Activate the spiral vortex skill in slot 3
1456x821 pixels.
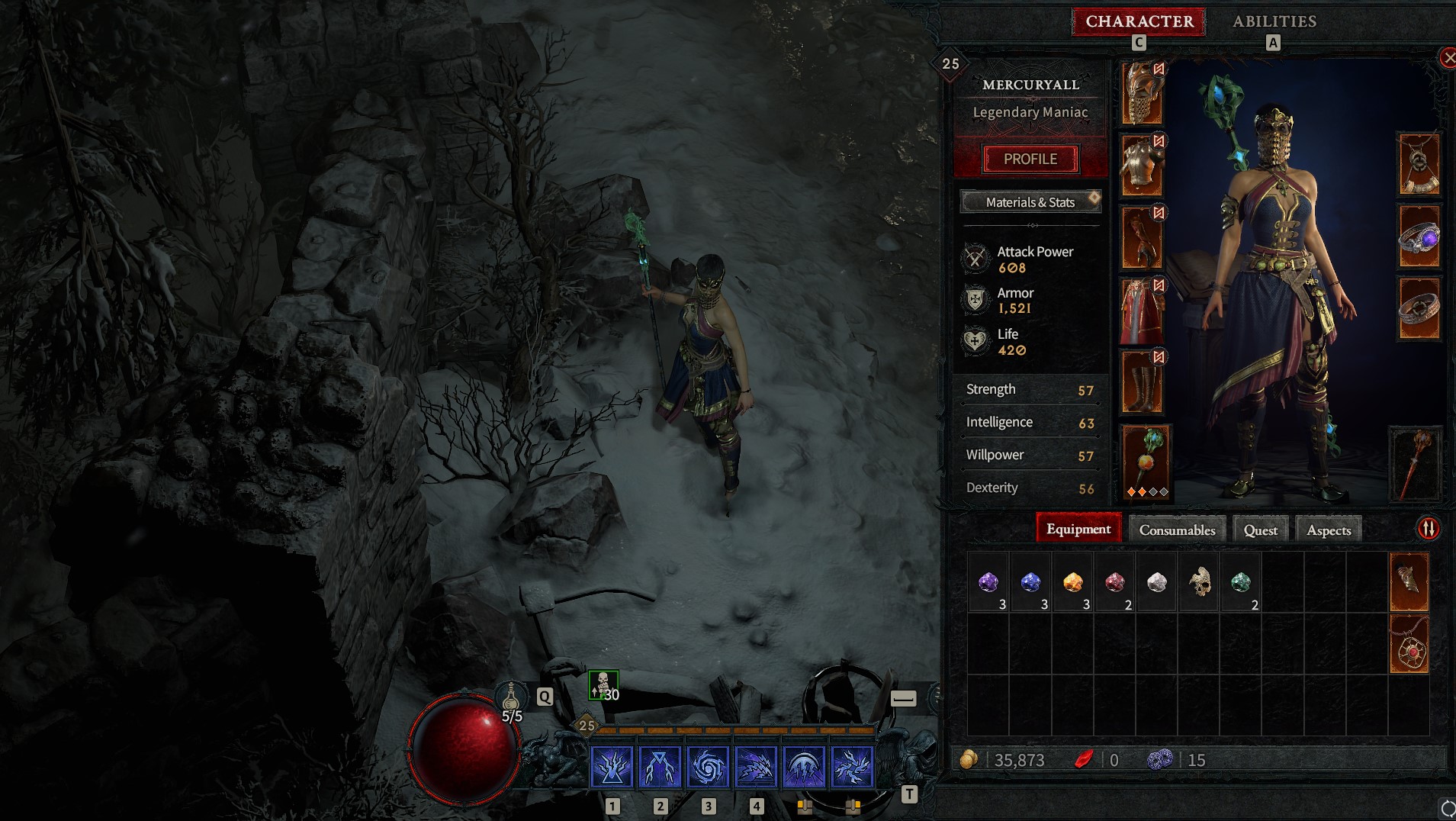(x=709, y=766)
